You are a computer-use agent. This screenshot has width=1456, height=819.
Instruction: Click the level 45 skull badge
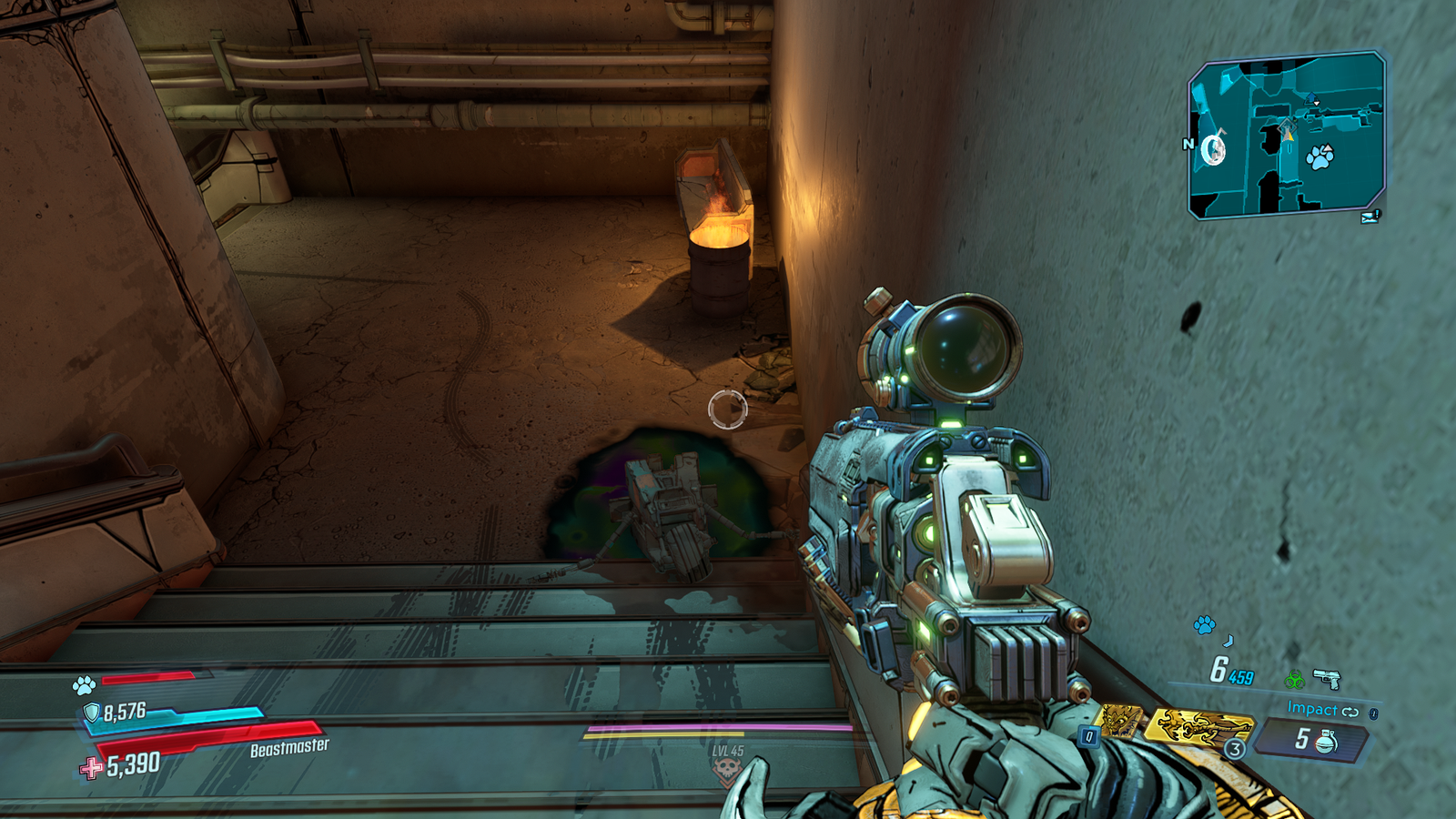tap(726, 771)
